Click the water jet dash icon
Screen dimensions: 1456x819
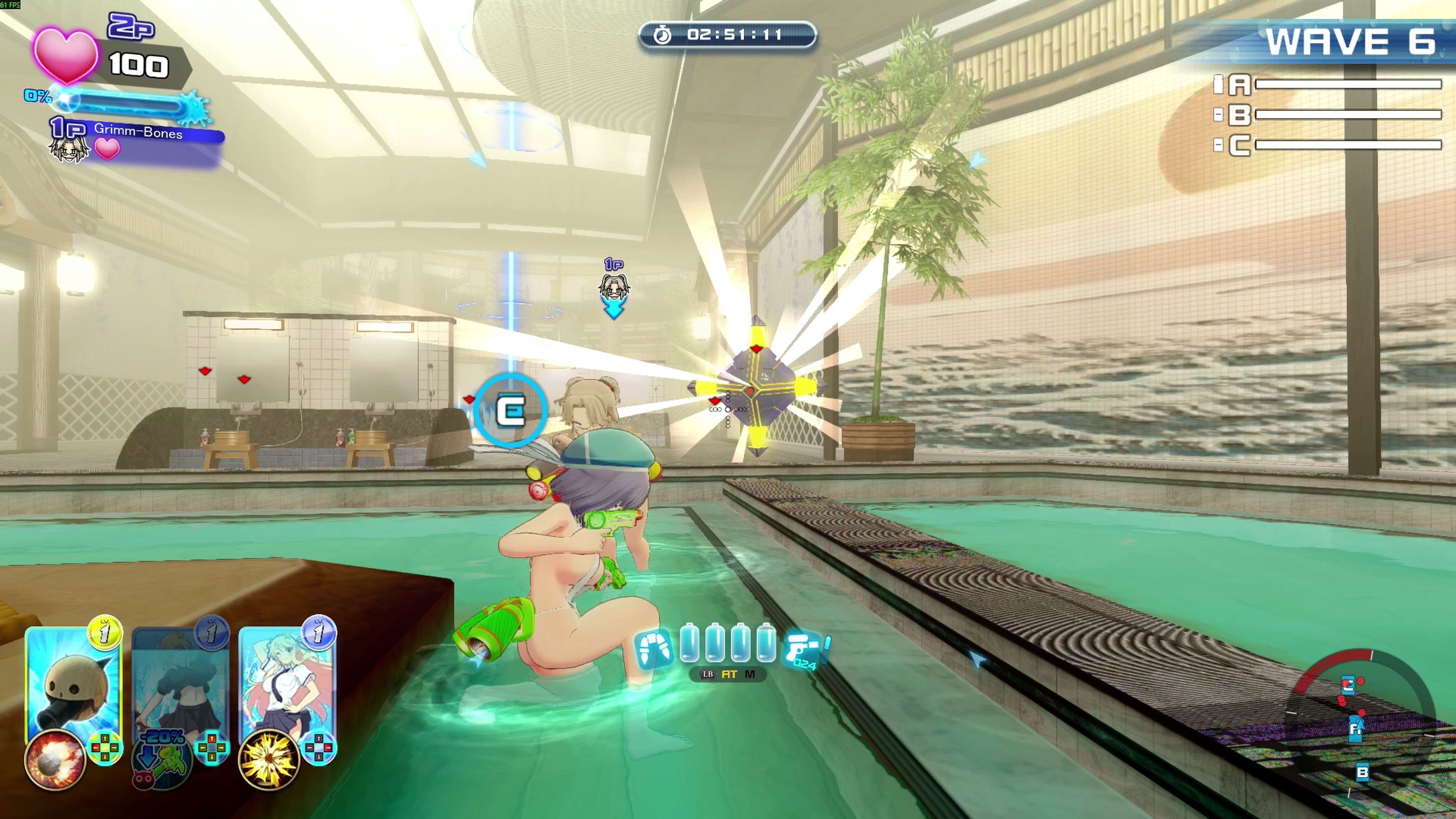(654, 650)
